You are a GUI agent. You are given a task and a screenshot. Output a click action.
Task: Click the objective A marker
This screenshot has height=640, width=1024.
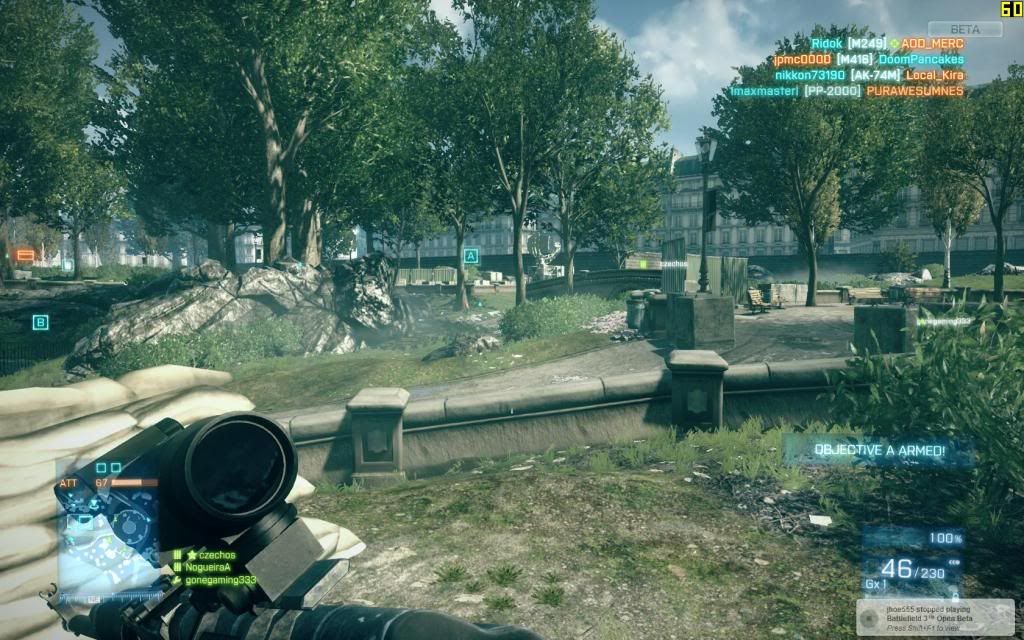pos(470,256)
